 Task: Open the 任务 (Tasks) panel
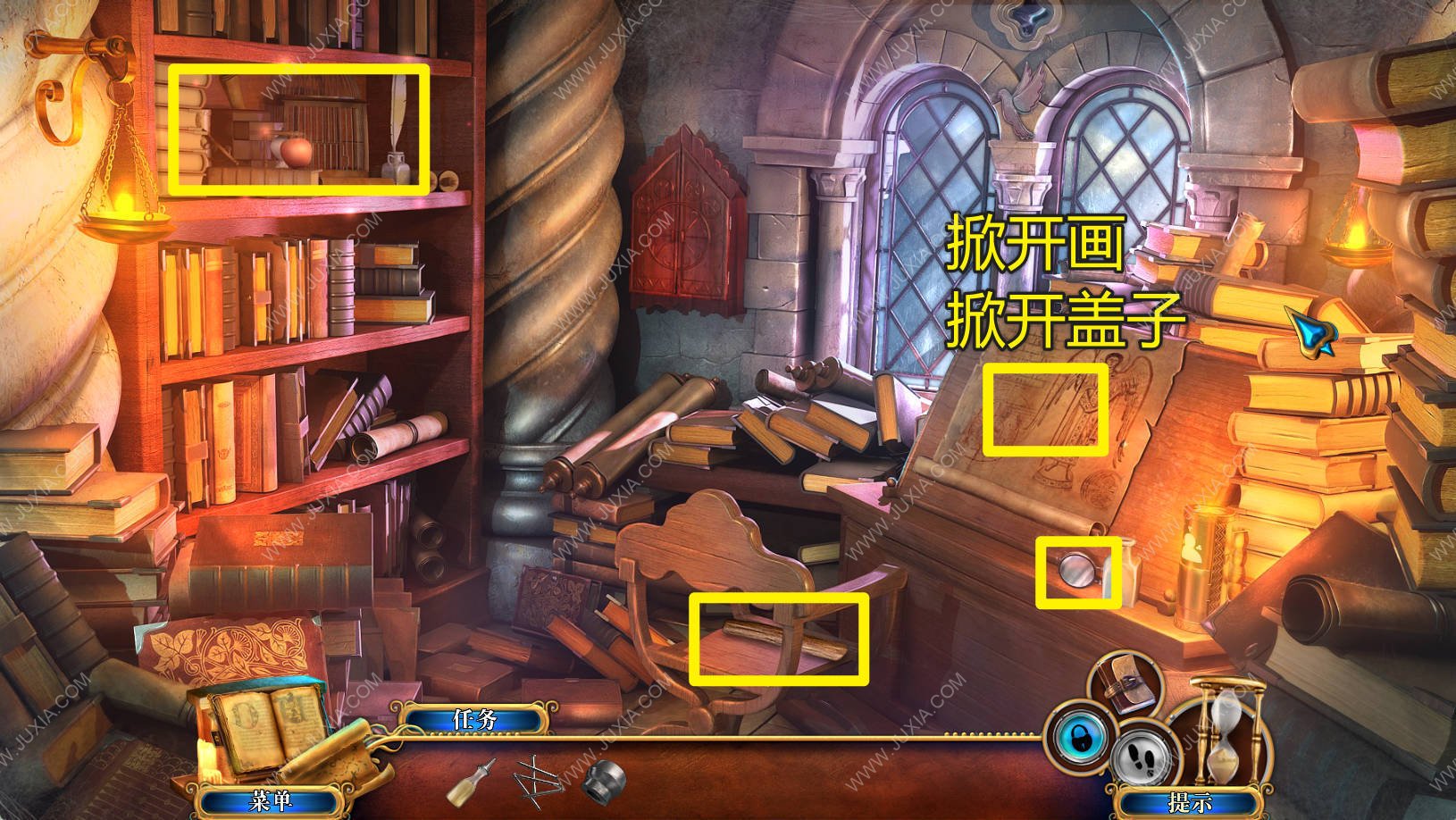tap(473, 720)
